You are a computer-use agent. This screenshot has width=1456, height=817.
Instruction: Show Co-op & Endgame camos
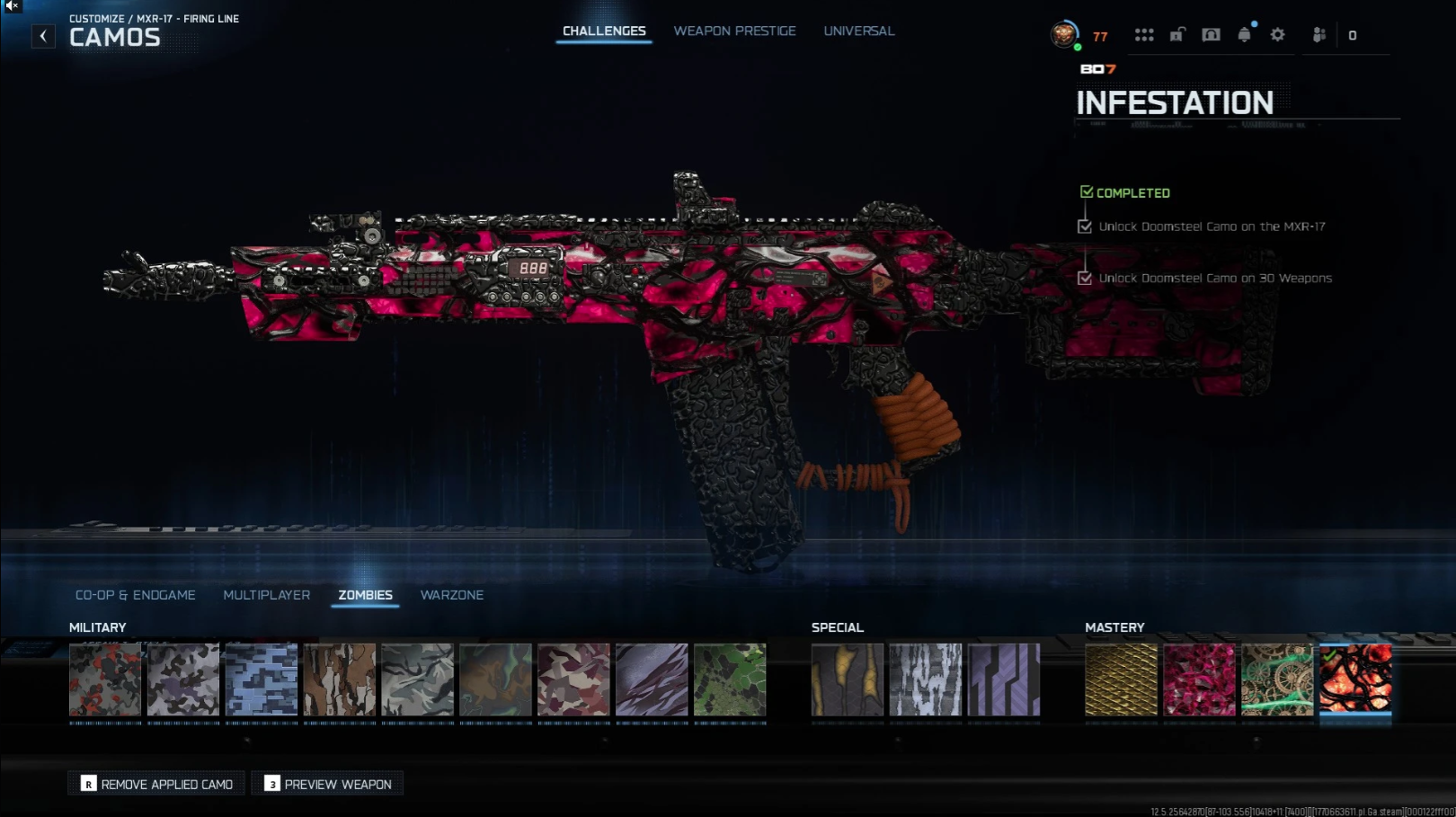click(135, 595)
